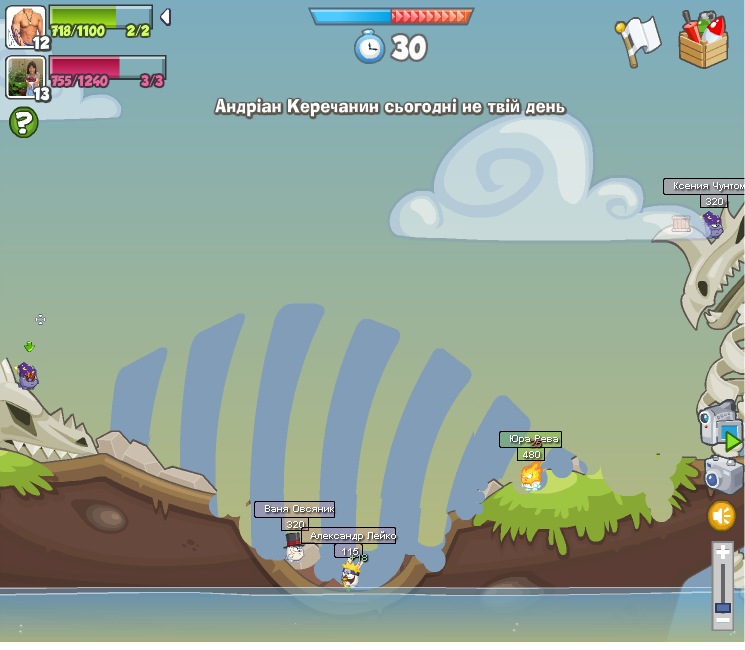Click the blue handle on the zoom slider
Screen dimensions: 745x650
coord(723,606)
